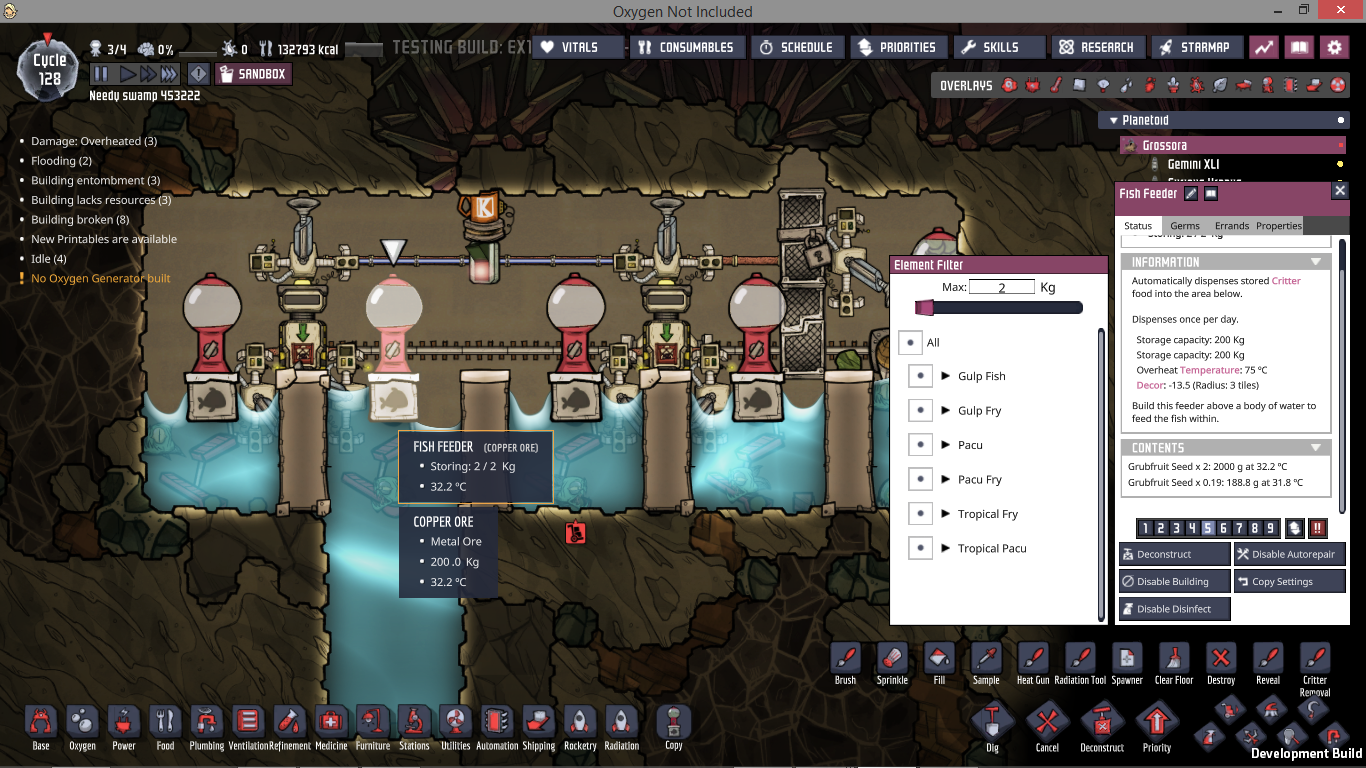Show the Skills screen

990,47
